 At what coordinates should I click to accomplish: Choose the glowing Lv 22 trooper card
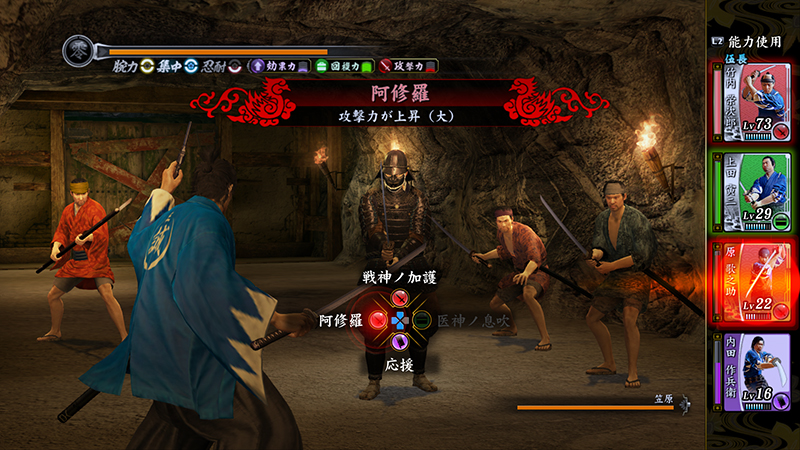(x=751, y=279)
